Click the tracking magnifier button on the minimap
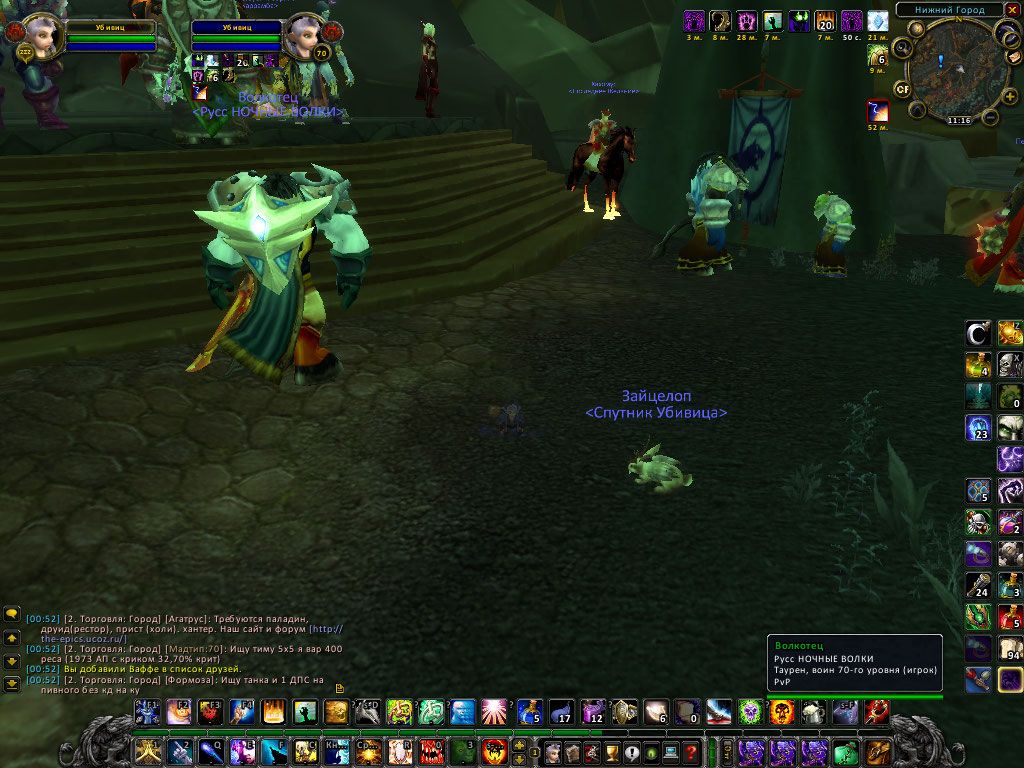The height and width of the screenshot is (768, 1024). pos(902,47)
